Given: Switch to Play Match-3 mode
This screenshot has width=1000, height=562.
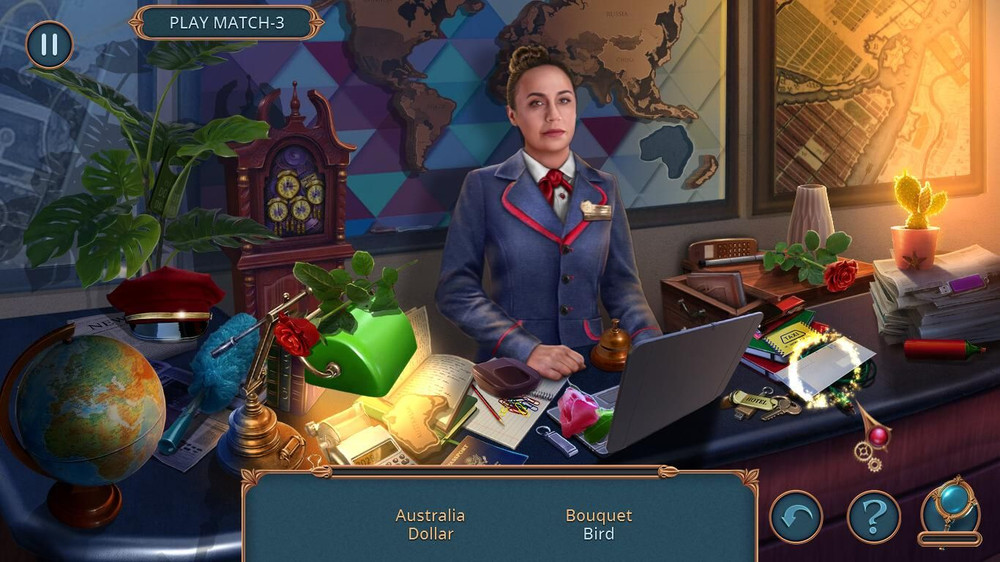Looking at the screenshot, I should [x=227, y=23].
